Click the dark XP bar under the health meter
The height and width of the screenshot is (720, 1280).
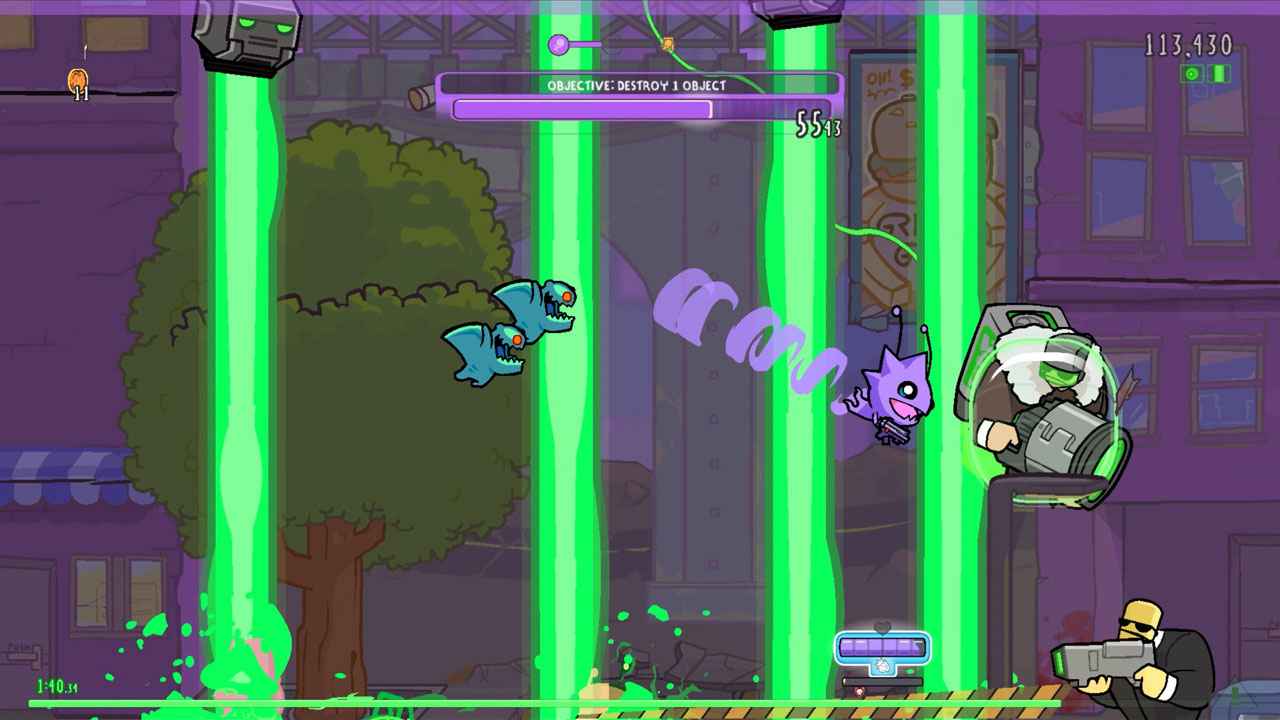[x=882, y=681]
